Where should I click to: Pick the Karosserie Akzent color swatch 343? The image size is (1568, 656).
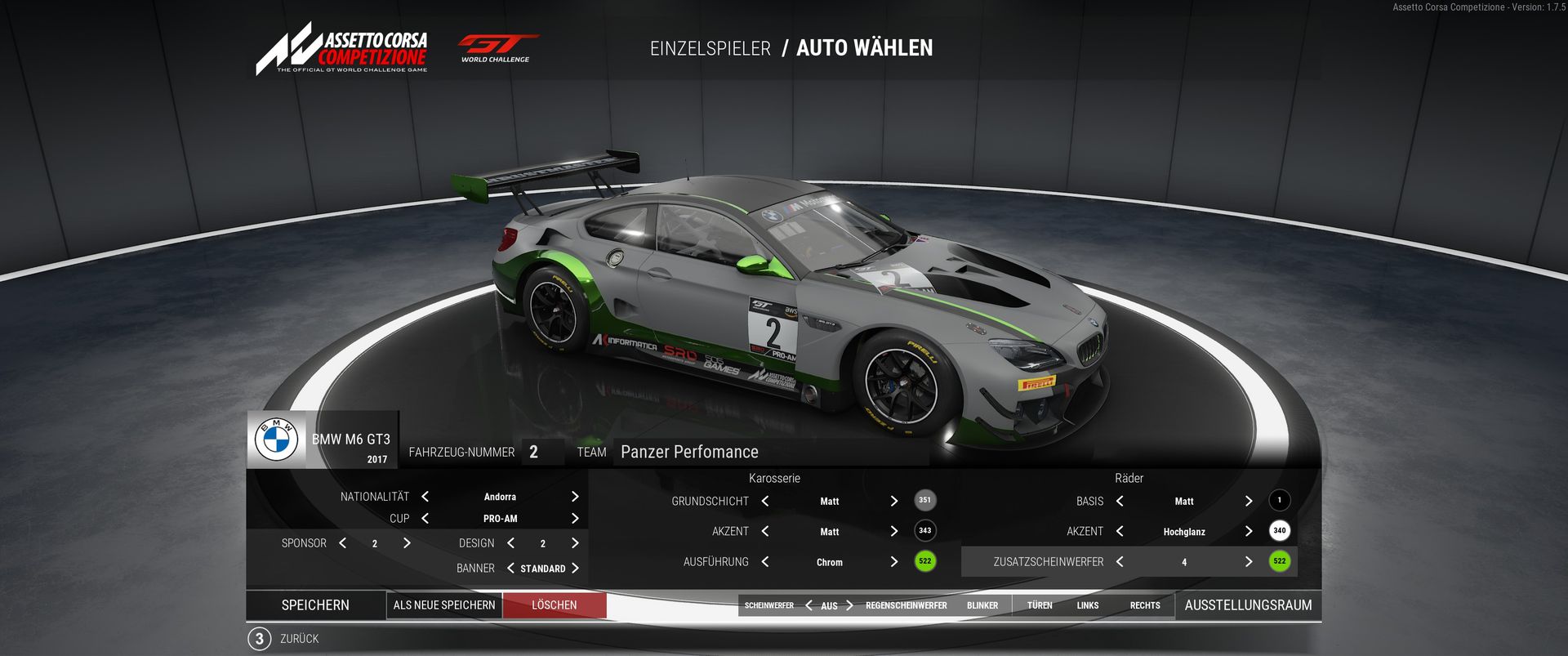pos(924,531)
